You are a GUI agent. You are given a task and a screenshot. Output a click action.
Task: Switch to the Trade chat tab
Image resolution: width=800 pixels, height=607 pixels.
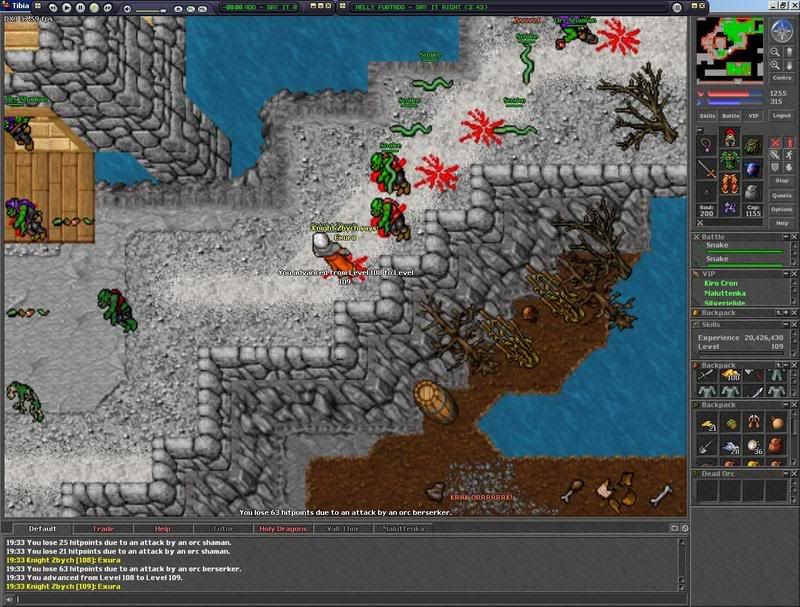tap(103, 528)
